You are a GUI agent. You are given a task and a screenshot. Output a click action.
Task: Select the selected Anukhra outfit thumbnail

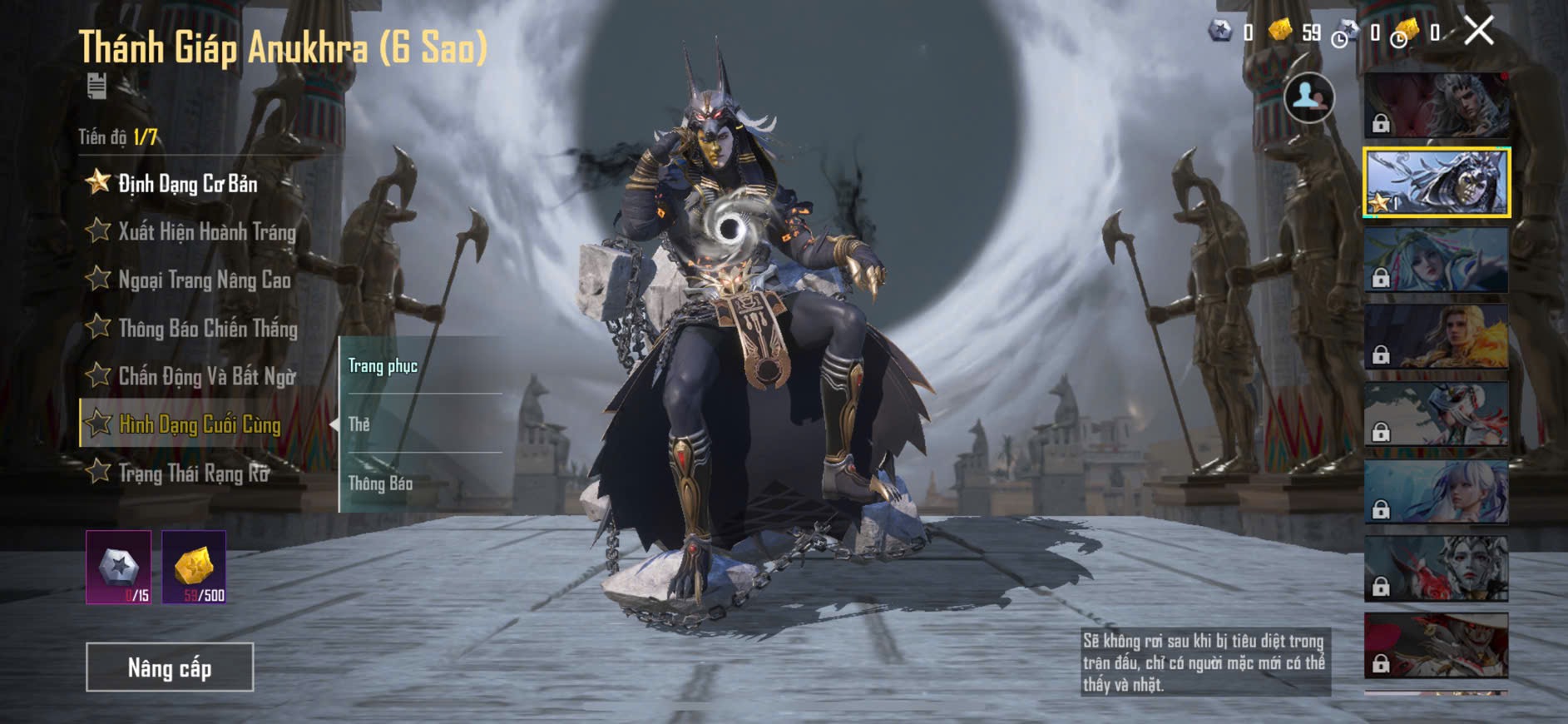point(1436,182)
